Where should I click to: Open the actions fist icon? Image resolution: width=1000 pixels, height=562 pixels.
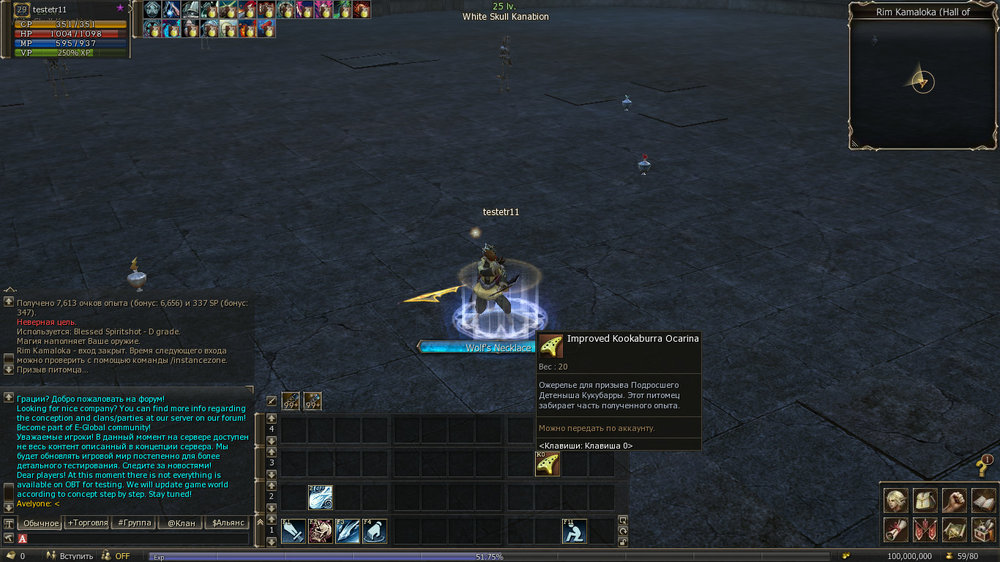(x=954, y=500)
